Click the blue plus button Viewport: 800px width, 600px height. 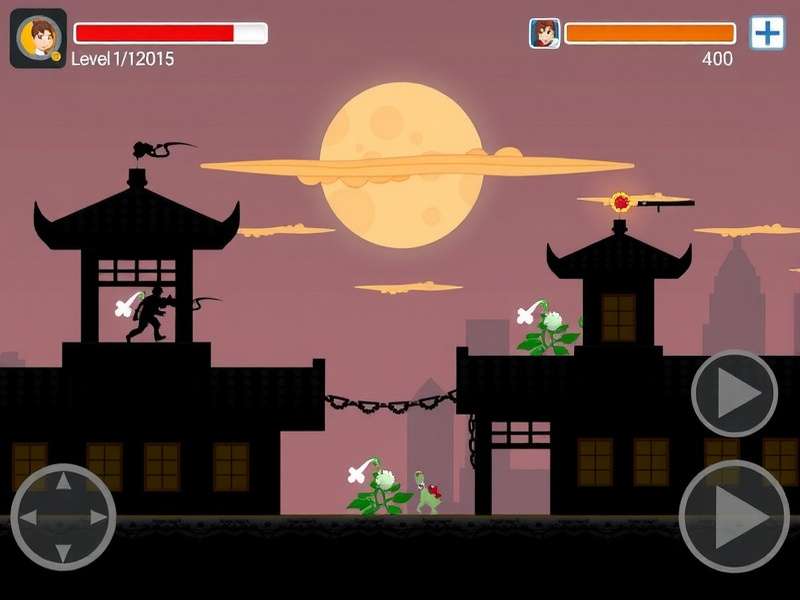[767, 33]
